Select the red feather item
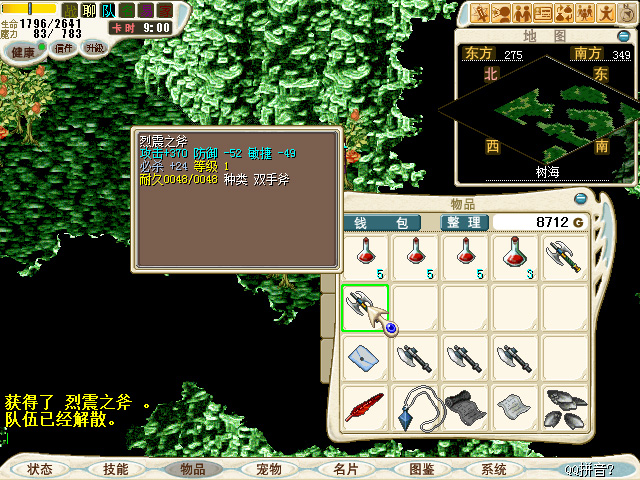This screenshot has height=480, width=640. click(x=365, y=407)
